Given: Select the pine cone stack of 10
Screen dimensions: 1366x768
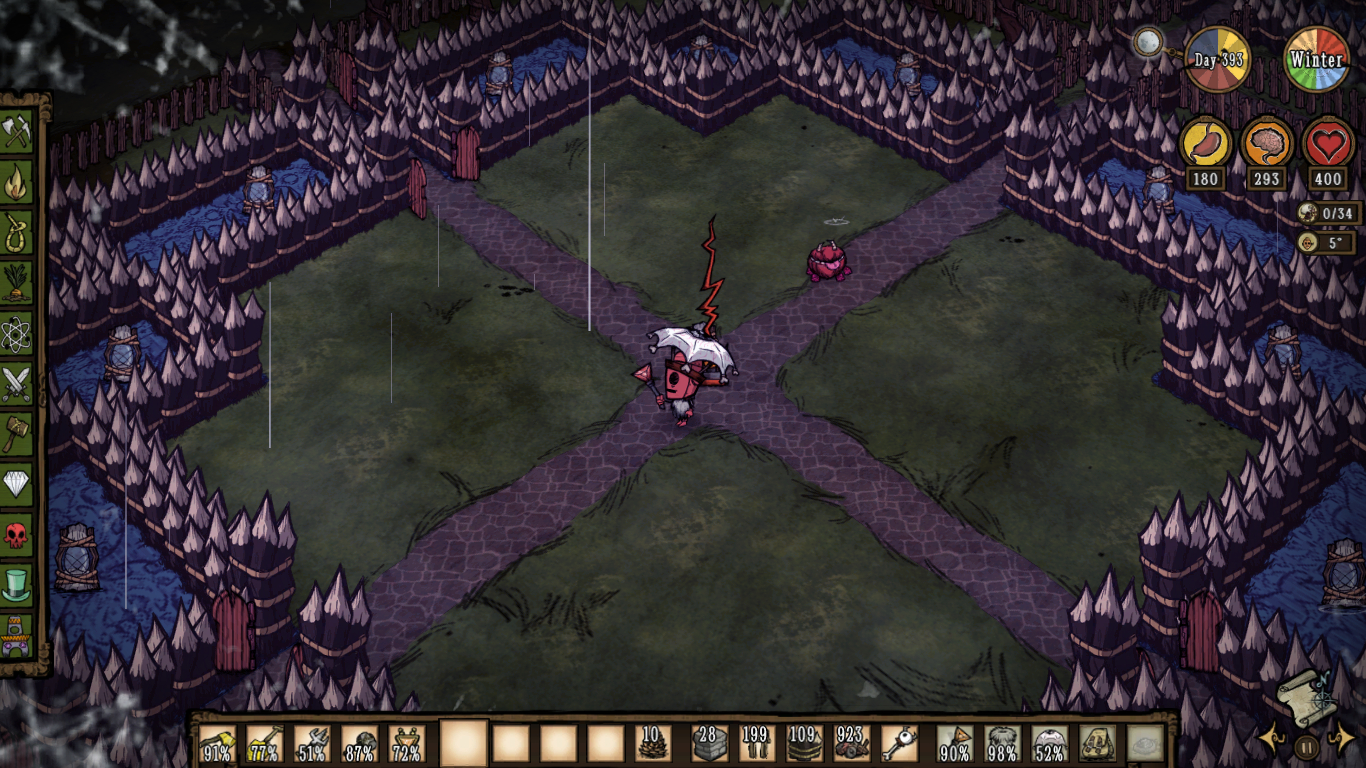Looking at the screenshot, I should (654, 744).
